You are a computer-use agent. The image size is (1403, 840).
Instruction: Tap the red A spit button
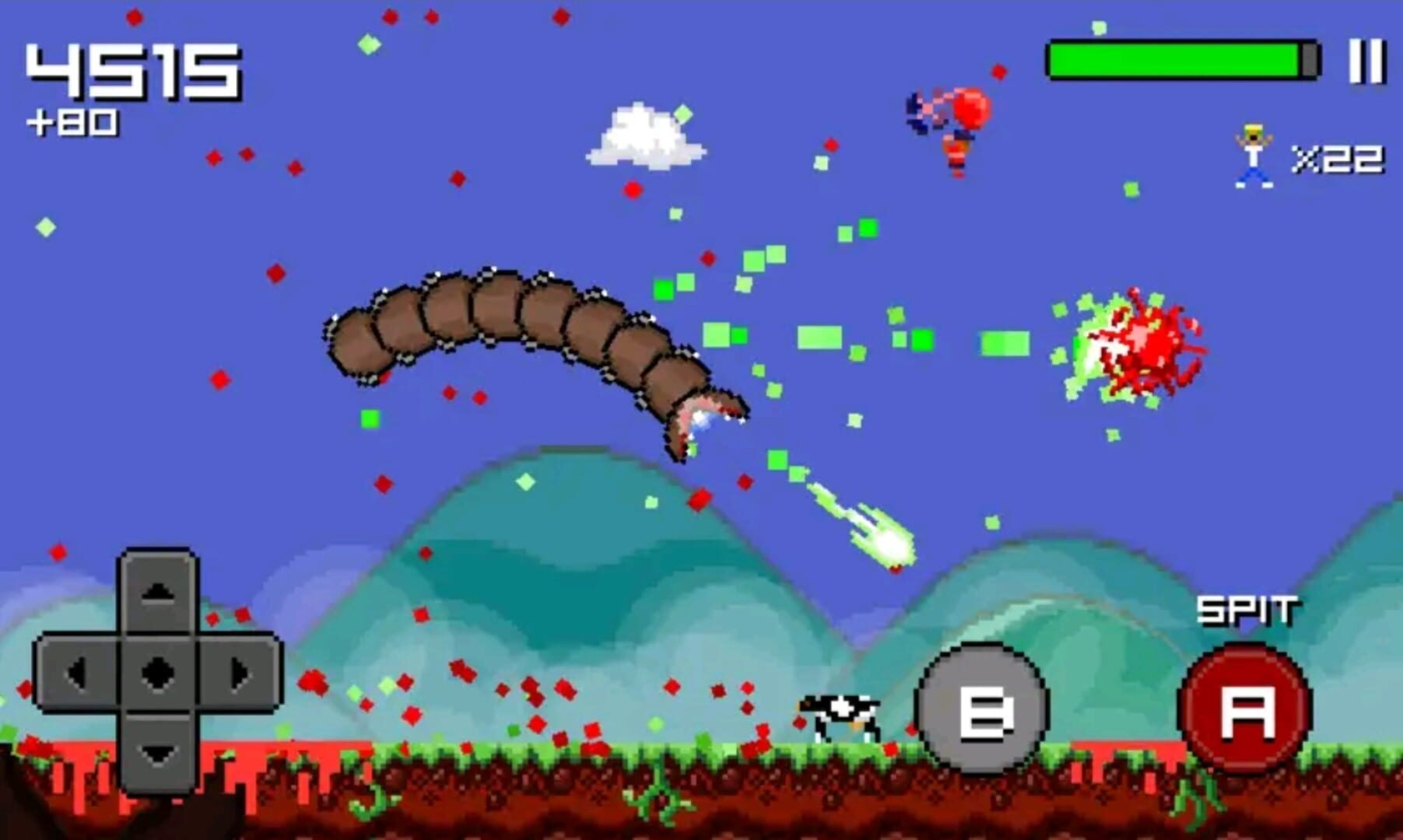pos(1247,709)
